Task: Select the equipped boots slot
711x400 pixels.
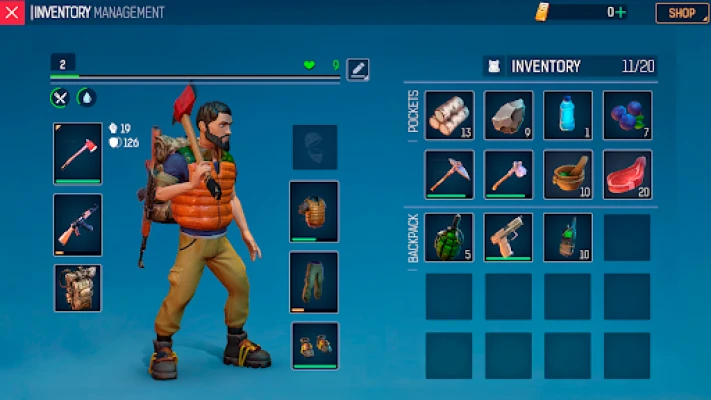Action: pos(314,345)
